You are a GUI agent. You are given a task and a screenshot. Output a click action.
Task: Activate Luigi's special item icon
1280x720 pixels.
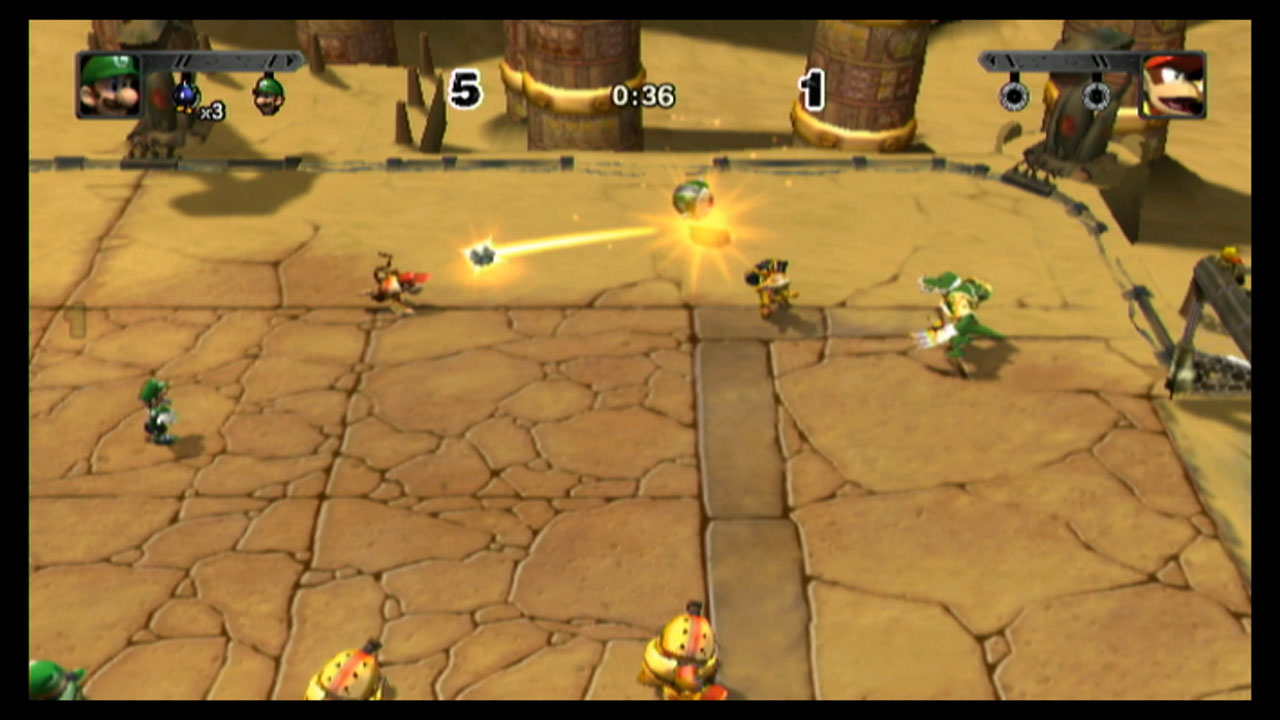coord(268,94)
